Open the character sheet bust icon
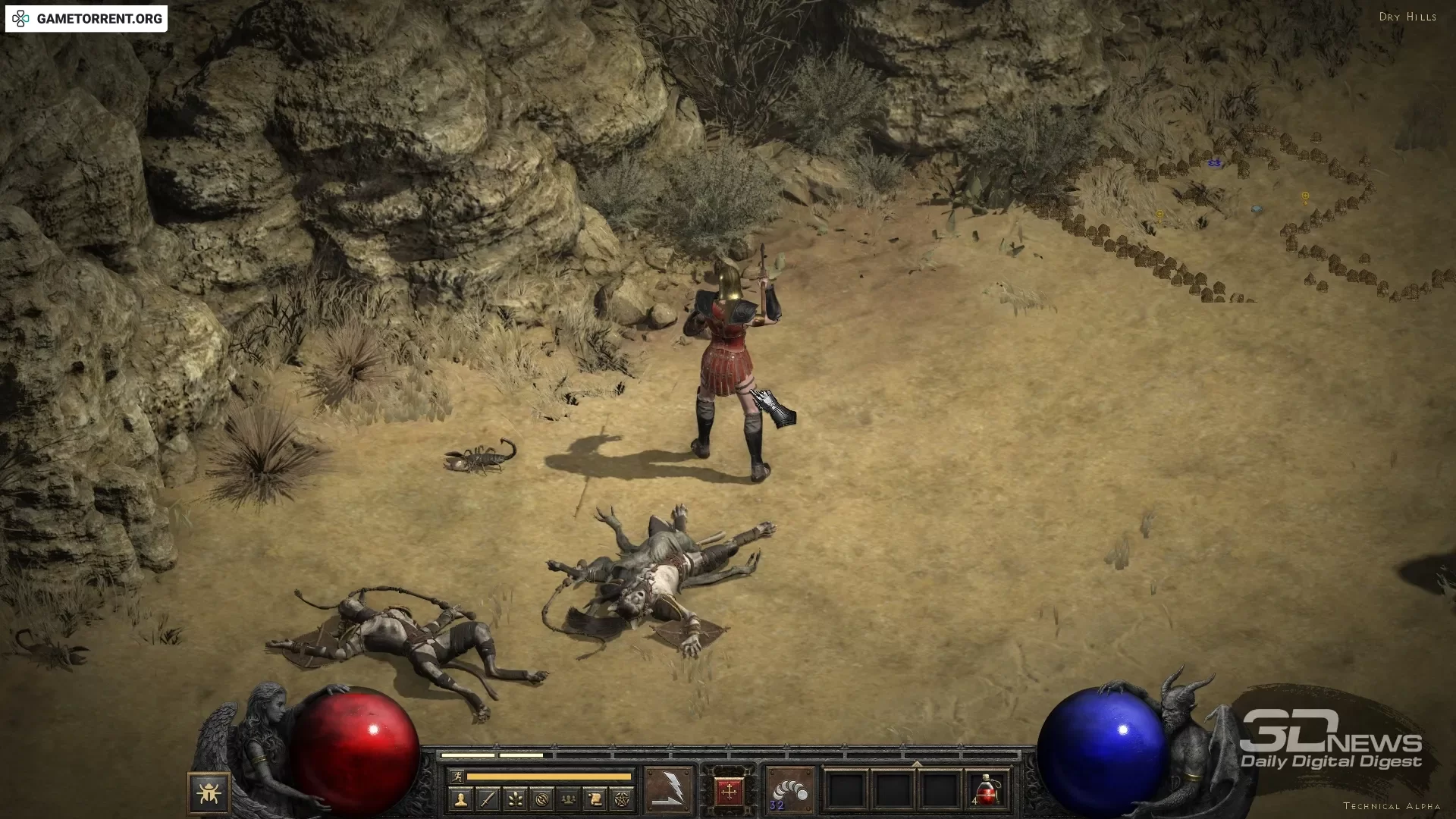Screen dimensions: 1456x819 pos(460,799)
